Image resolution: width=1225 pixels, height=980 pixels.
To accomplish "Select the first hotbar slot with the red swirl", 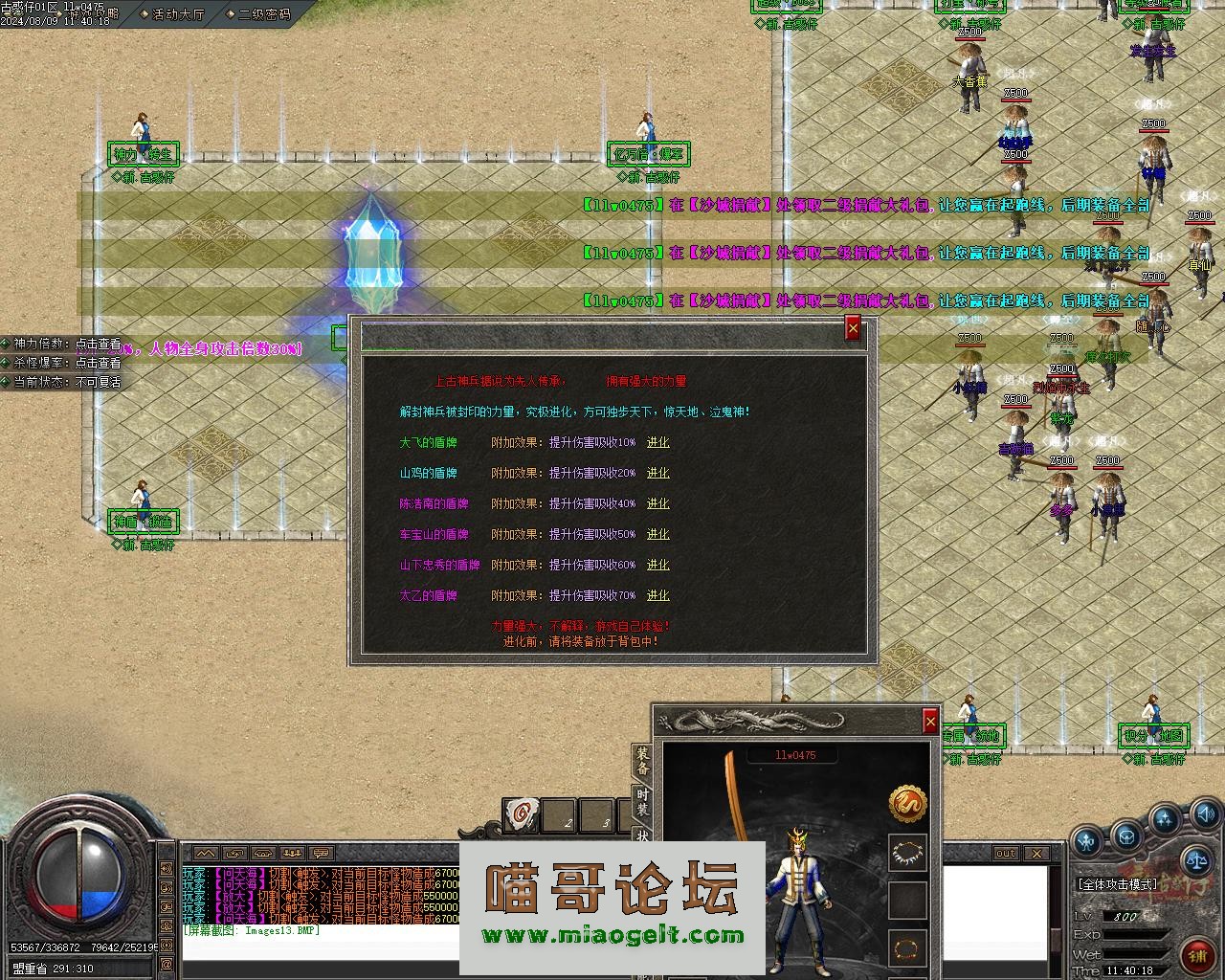I will point(522,813).
